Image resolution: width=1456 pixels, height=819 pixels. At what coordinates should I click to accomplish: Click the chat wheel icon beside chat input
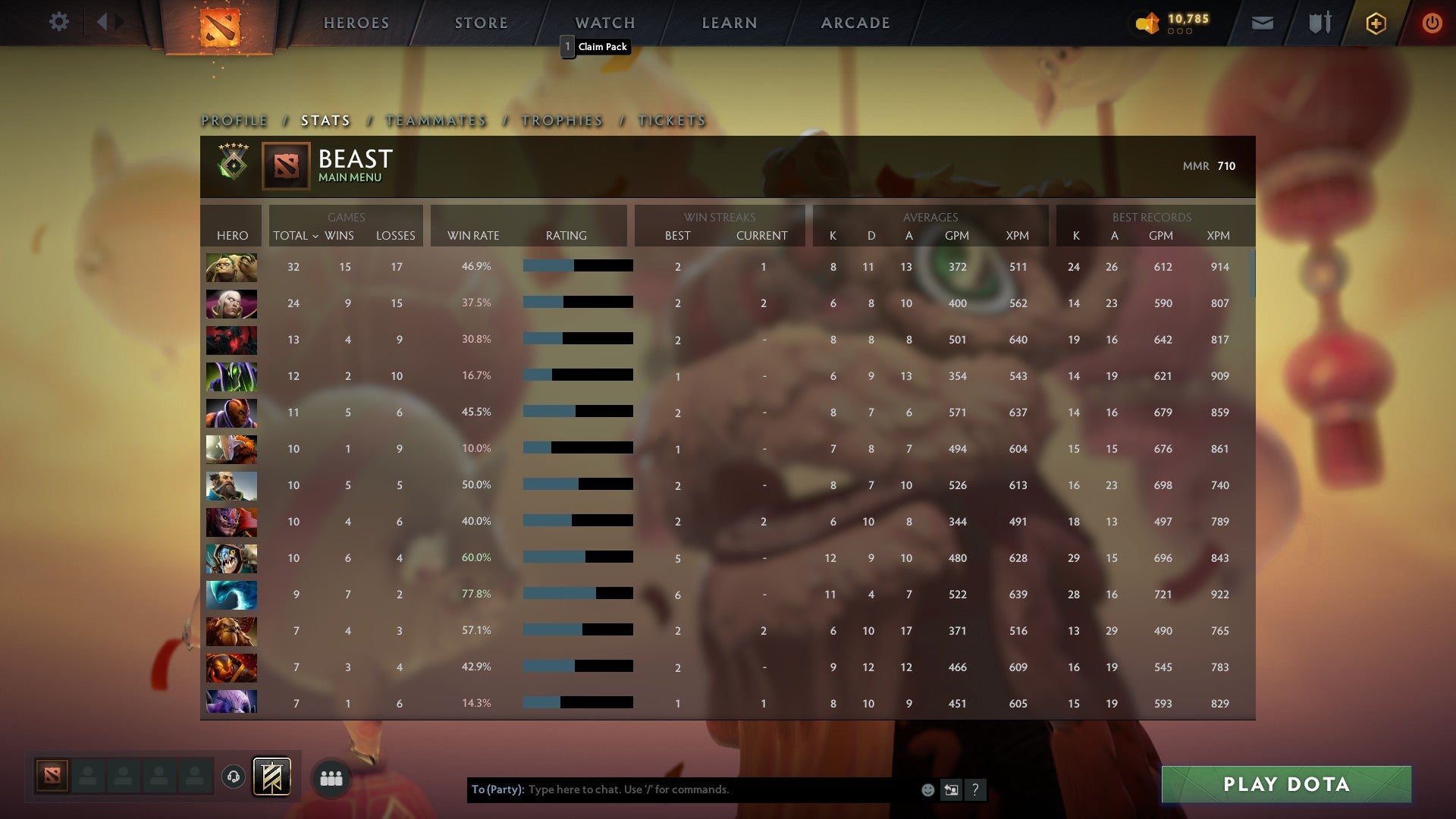click(x=951, y=789)
